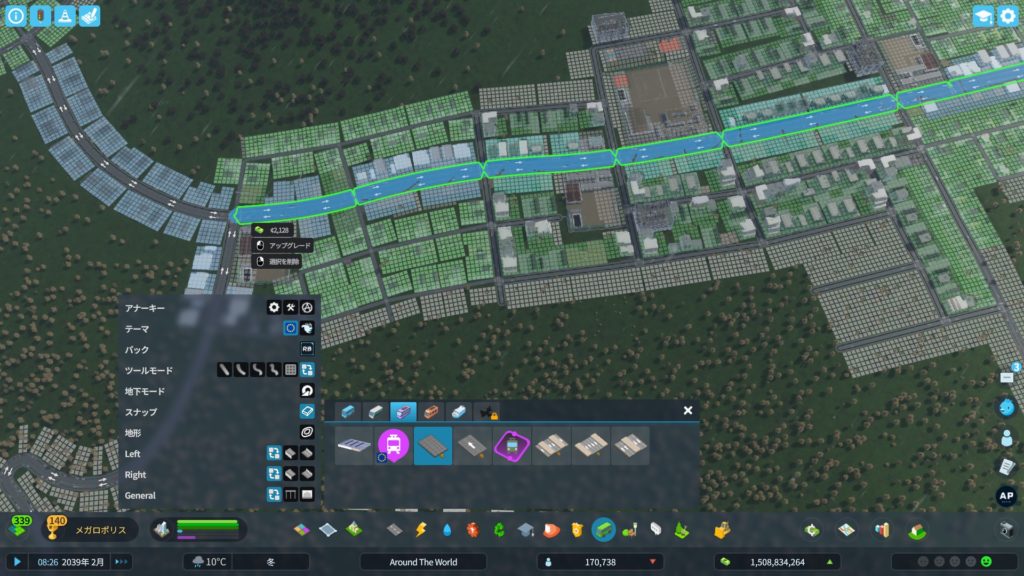Open the city info view button

[x=15, y=16]
